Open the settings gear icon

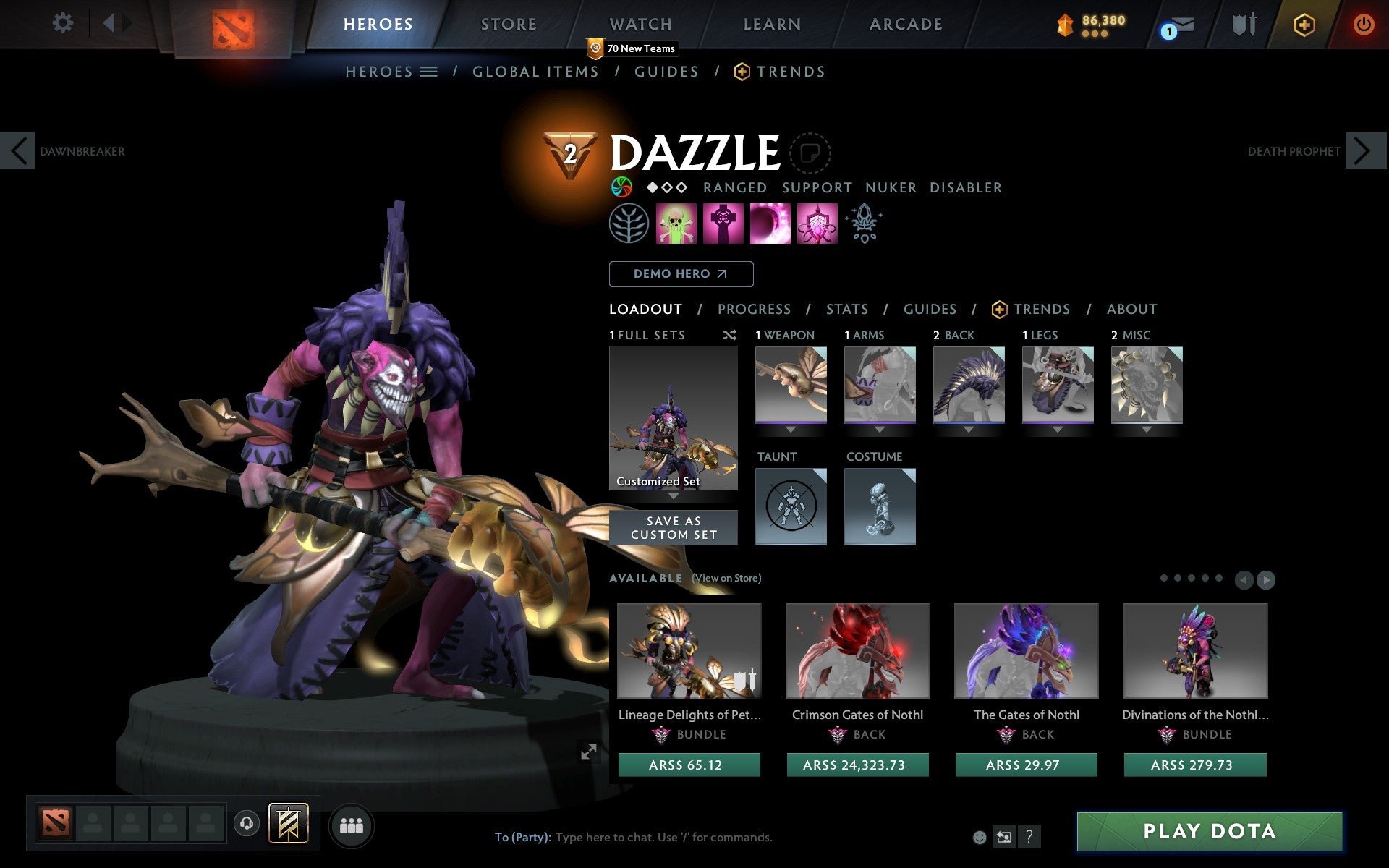pyautogui.click(x=64, y=23)
